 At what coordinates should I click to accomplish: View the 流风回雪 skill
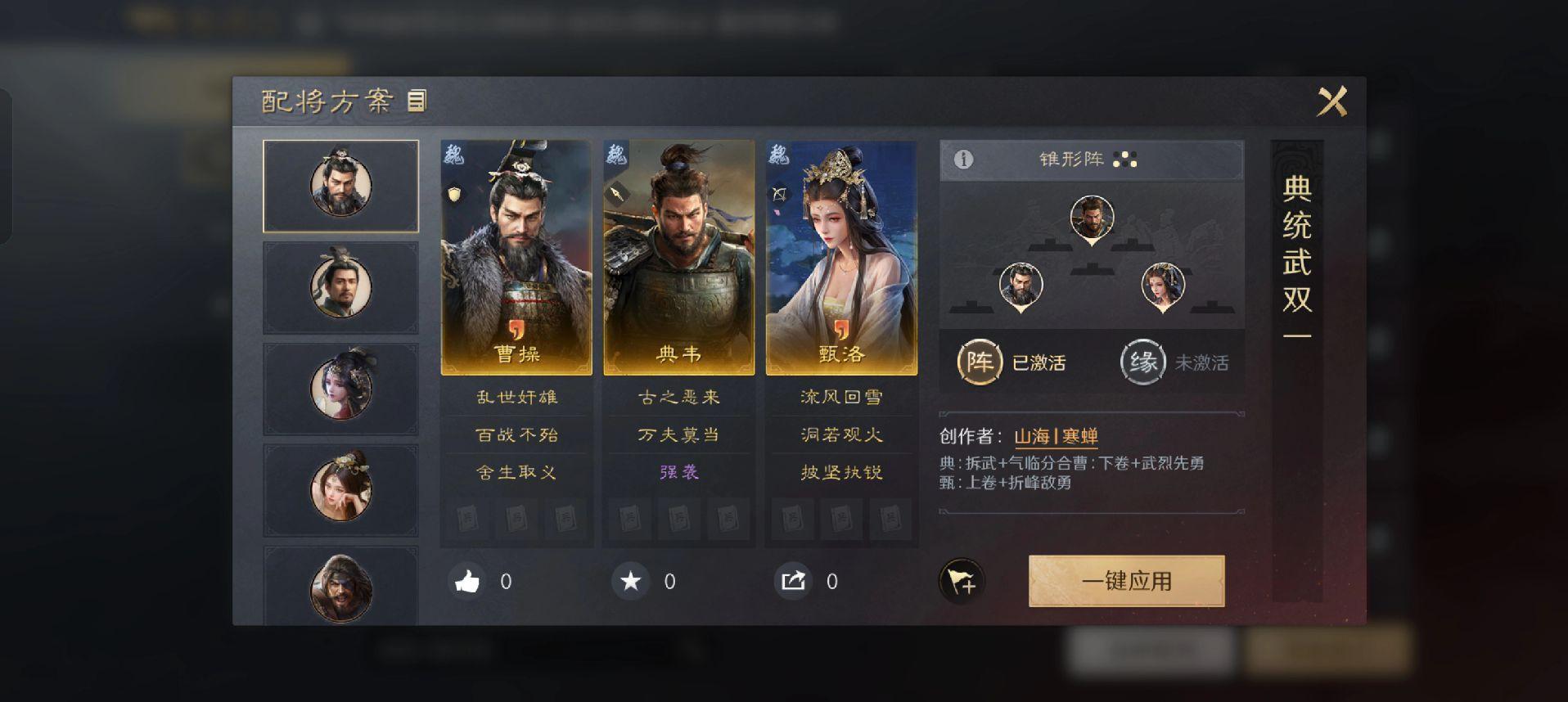coord(841,398)
